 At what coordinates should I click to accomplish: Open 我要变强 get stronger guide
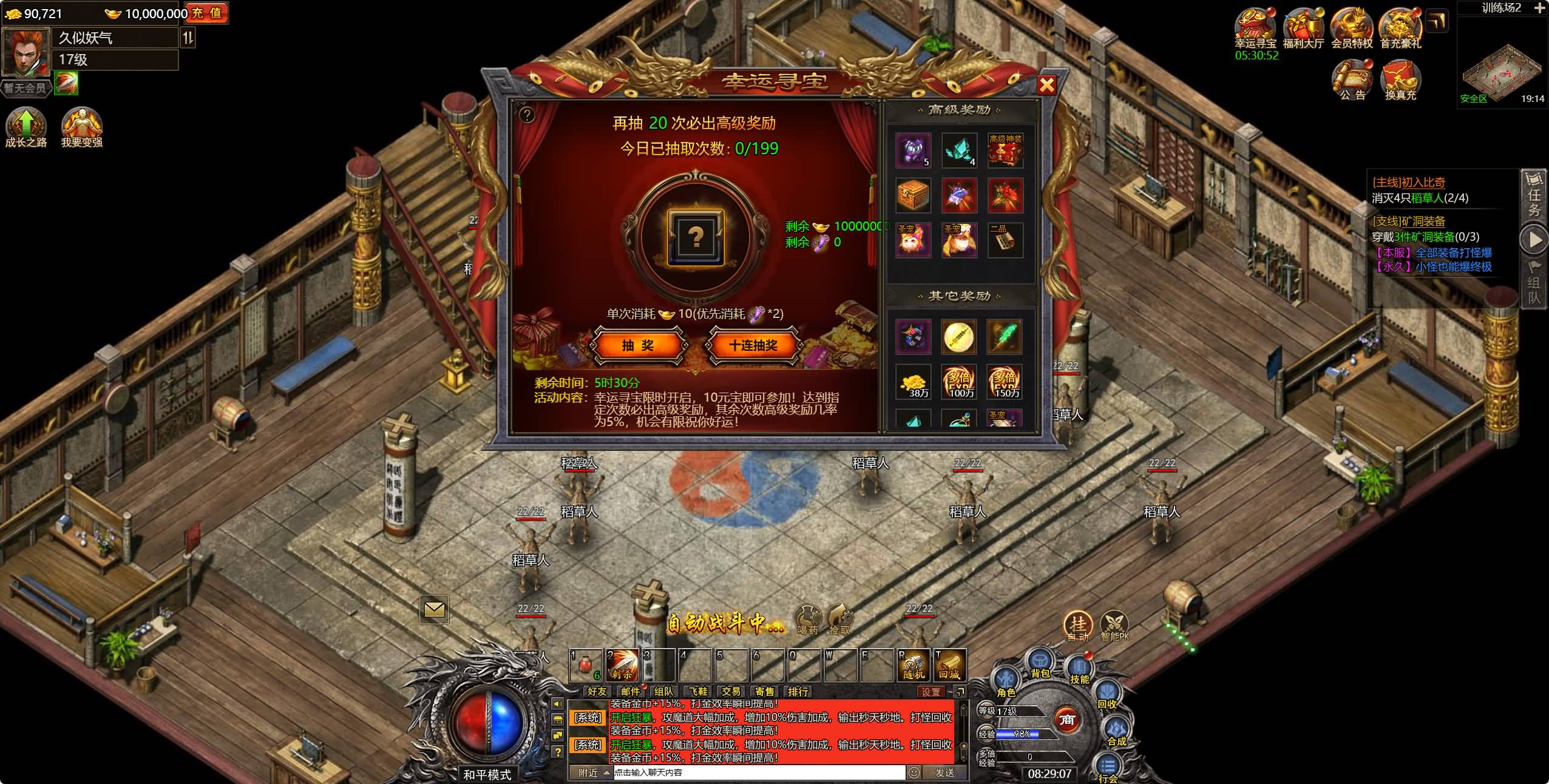tap(81, 127)
